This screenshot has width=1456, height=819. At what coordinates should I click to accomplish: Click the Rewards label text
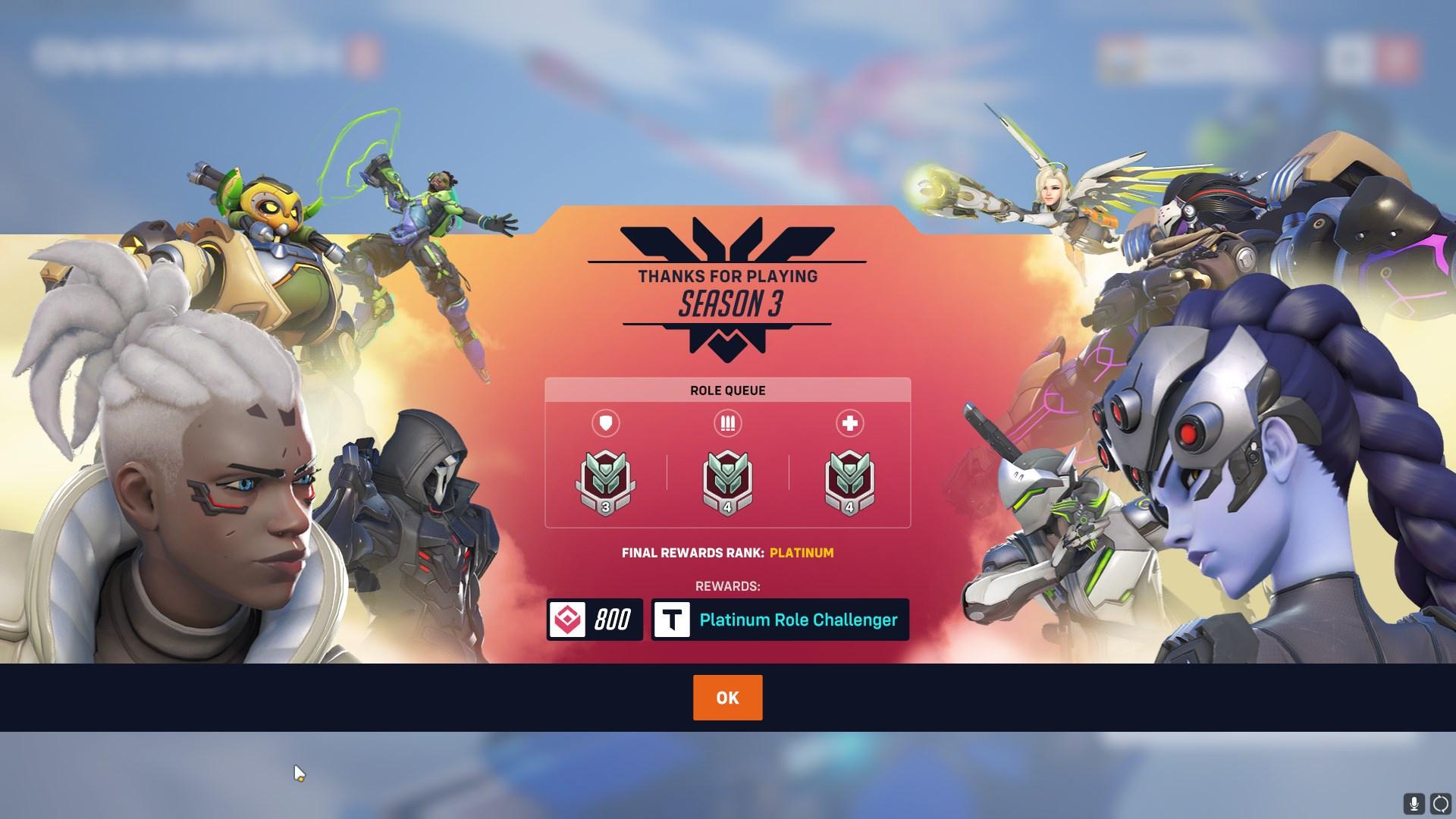[x=726, y=585]
